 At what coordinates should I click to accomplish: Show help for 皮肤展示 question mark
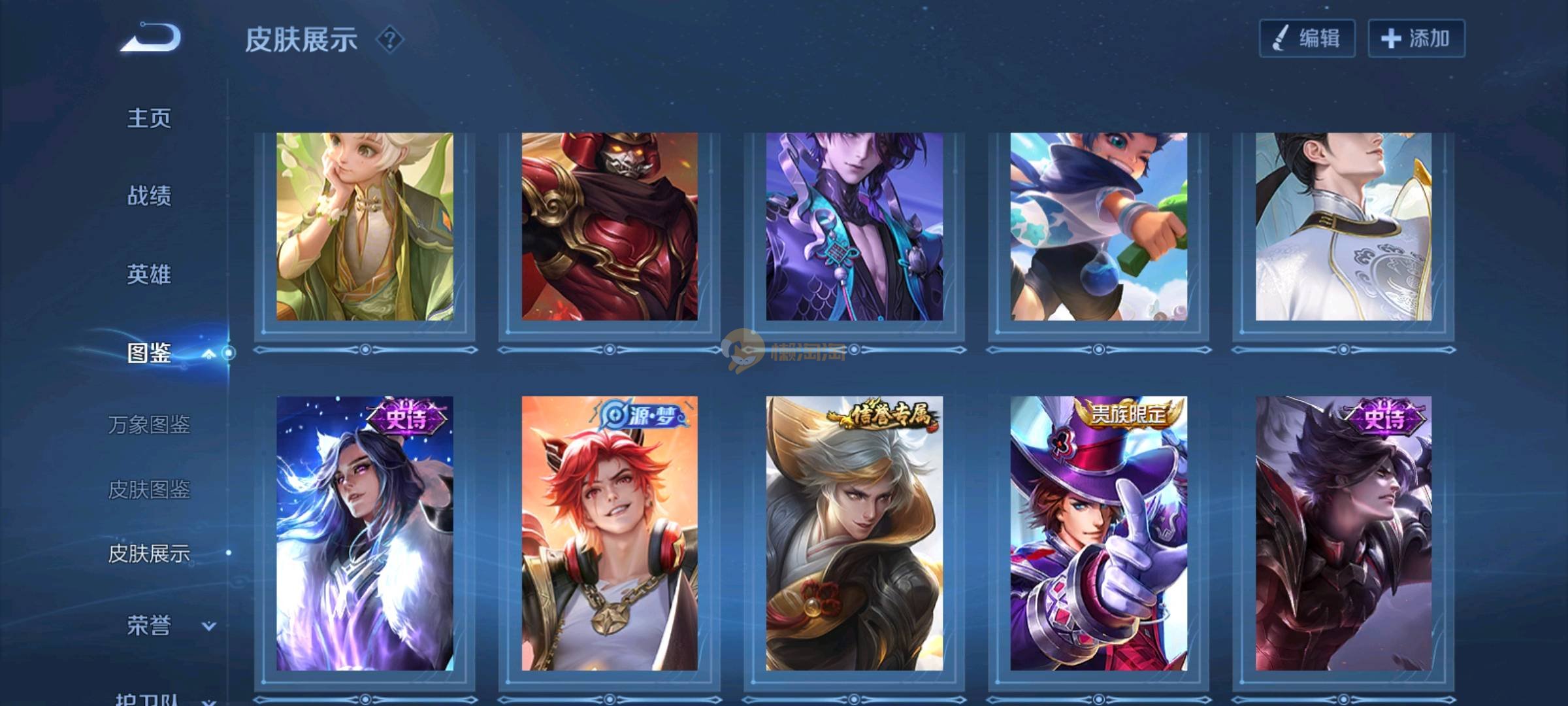click(390, 40)
